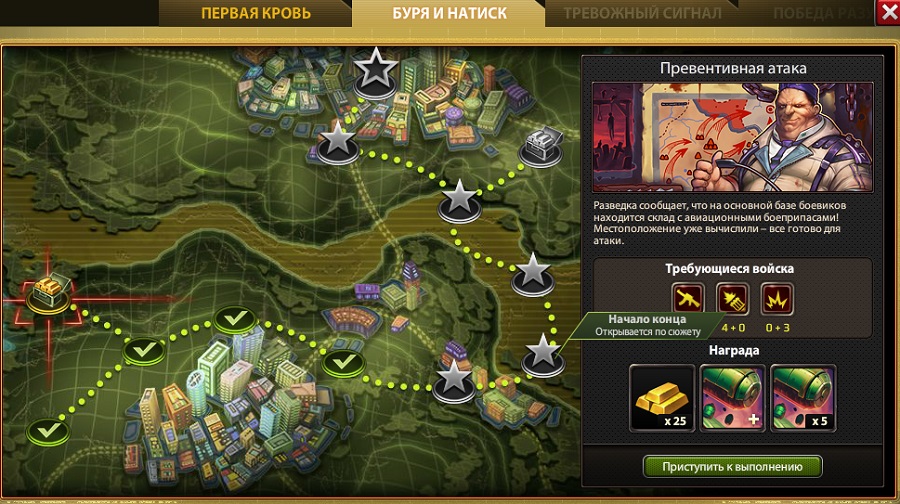This screenshot has width=900, height=504.
Task: Select the rocket reward with x5 count
Action: click(803, 397)
